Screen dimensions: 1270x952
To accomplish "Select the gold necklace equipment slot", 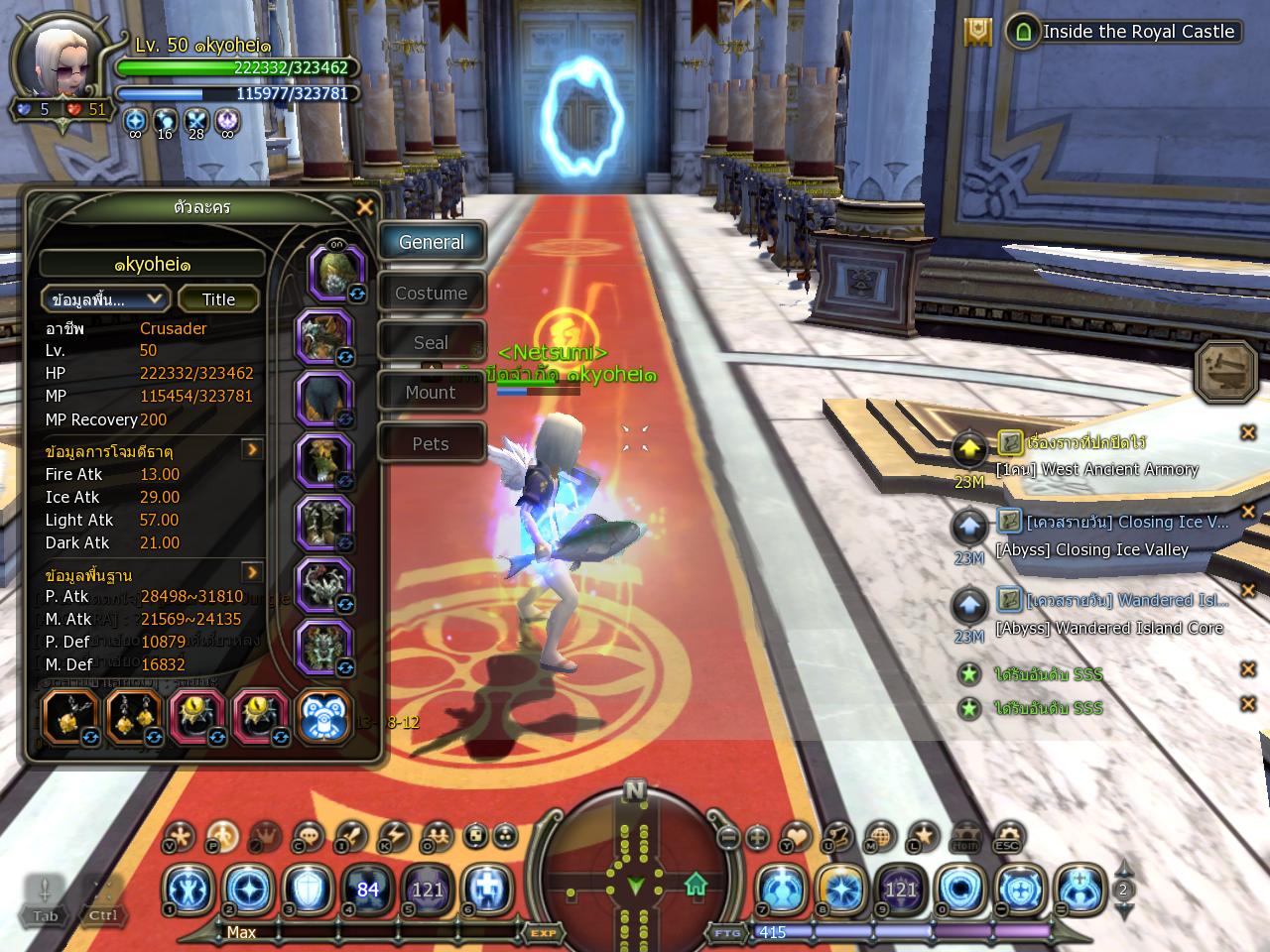I will 71,716.
